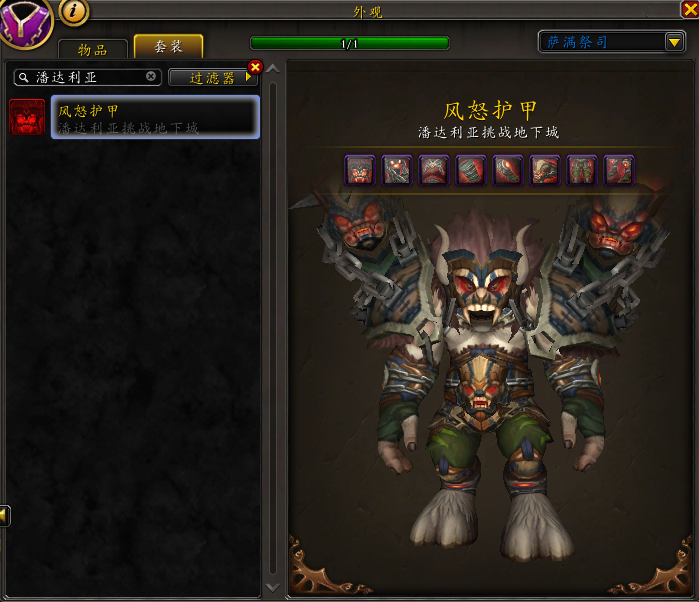Select the shoulder armor item icon
The width and height of the screenshot is (699, 602).
tap(397, 170)
